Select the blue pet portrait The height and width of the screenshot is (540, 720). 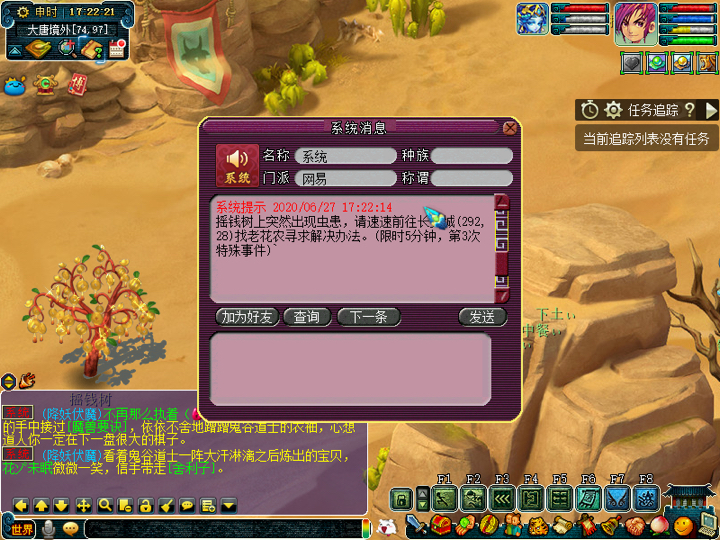point(532,19)
